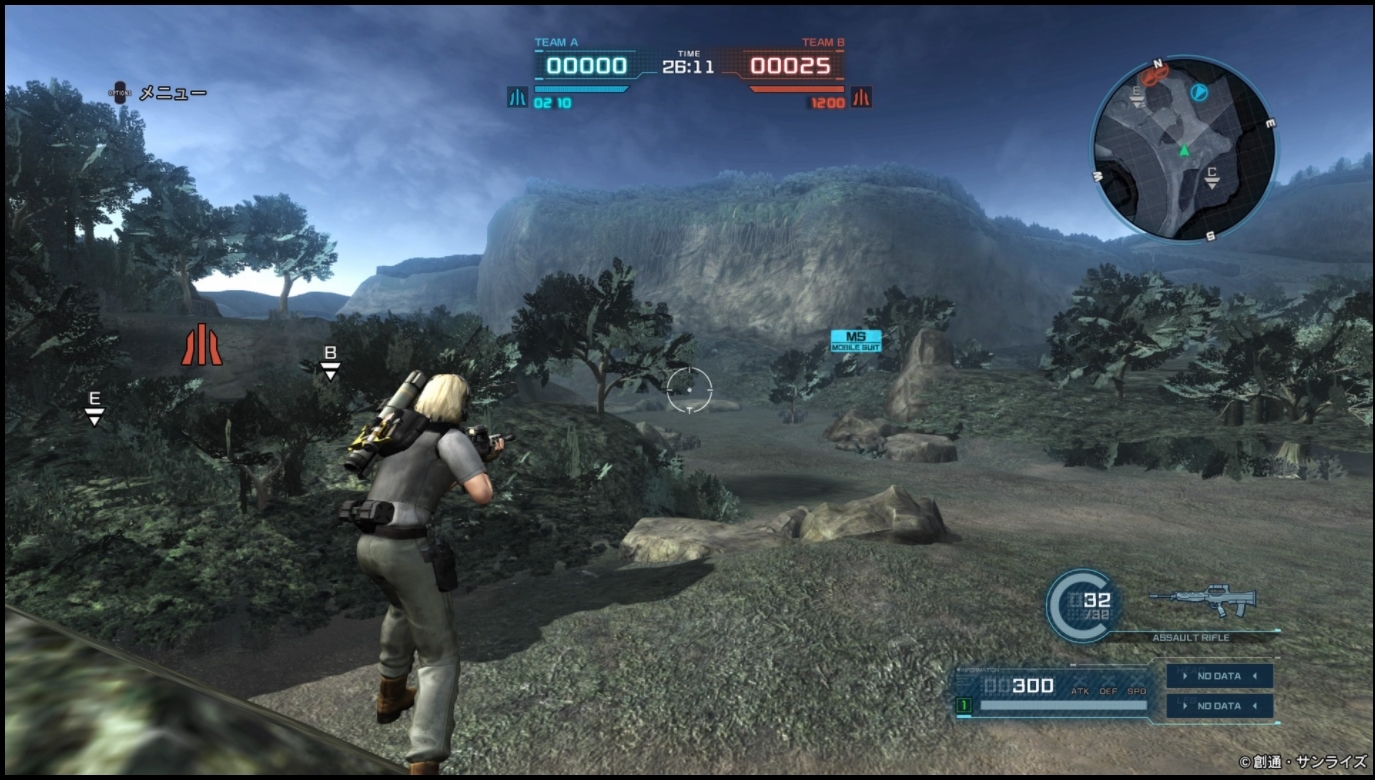Click the LEG NO DATA slot
Viewport: 1375px width, 780px height.
pyautogui.click(x=1219, y=706)
